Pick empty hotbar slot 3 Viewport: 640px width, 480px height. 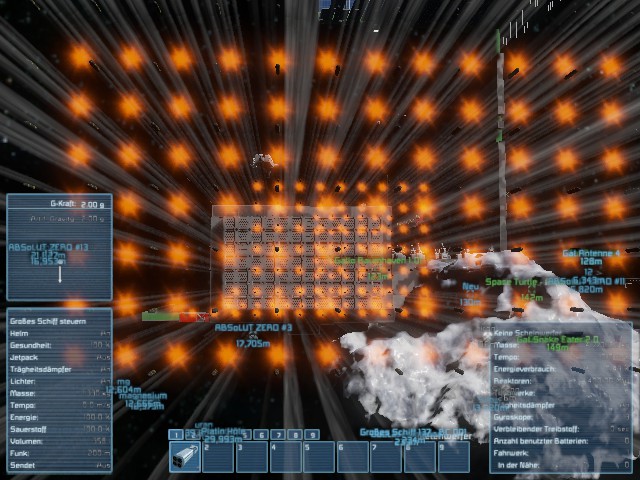coord(252,457)
